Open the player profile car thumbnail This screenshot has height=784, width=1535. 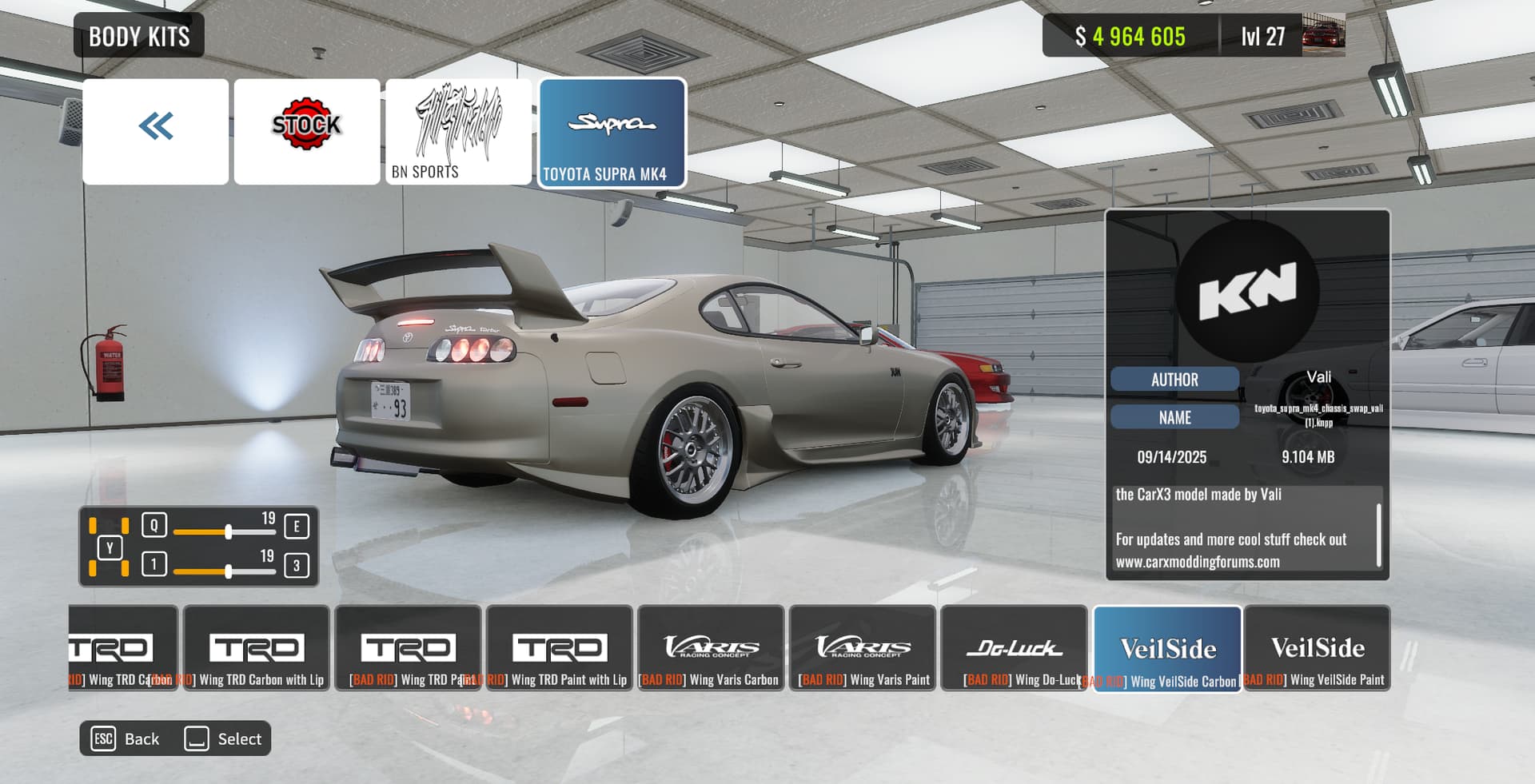point(1323,36)
